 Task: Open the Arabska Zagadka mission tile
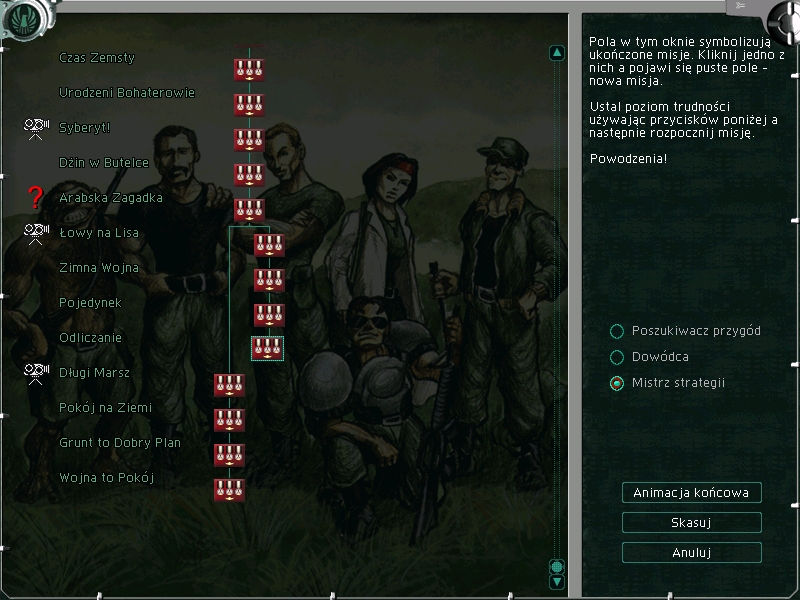249,210
